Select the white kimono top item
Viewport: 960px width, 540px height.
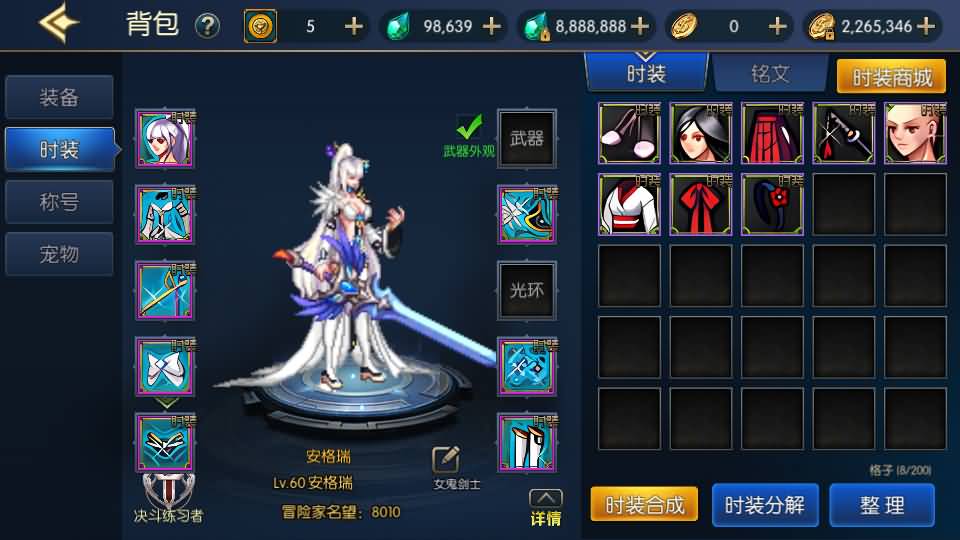629,205
